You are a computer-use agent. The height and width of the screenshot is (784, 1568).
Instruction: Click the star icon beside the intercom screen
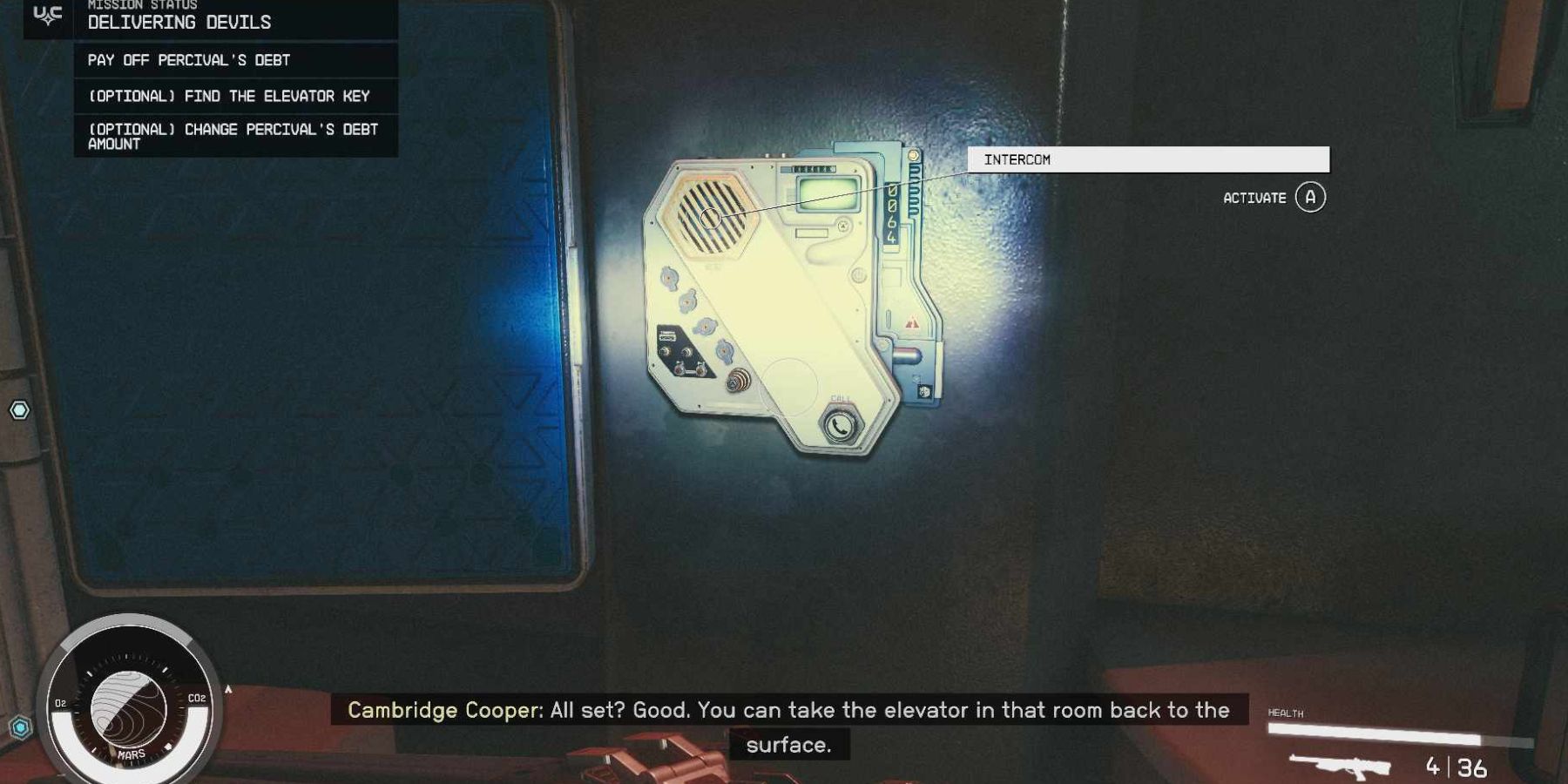pyautogui.click(x=843, y=224)
